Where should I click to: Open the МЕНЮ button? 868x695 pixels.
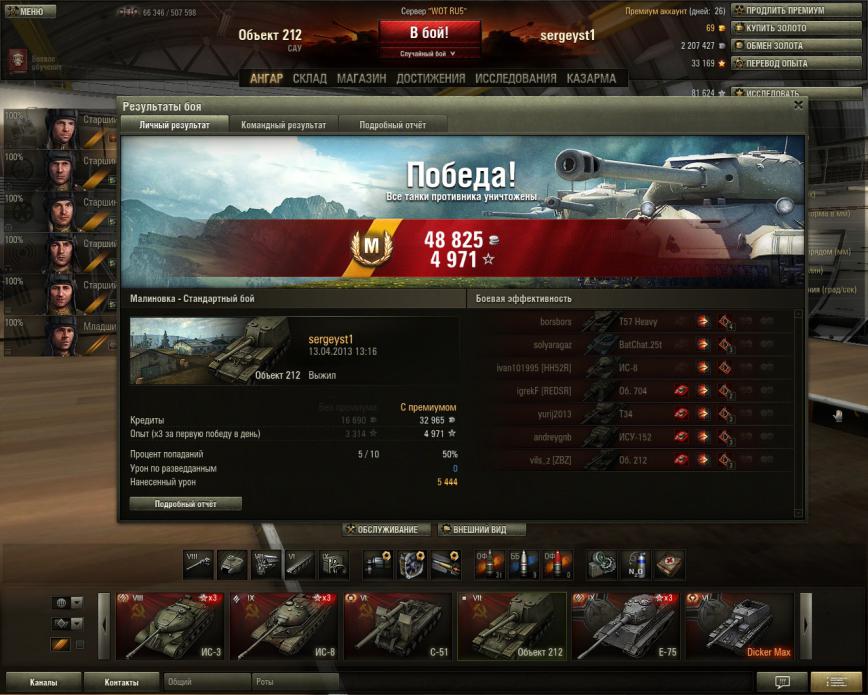pos(25,12)
